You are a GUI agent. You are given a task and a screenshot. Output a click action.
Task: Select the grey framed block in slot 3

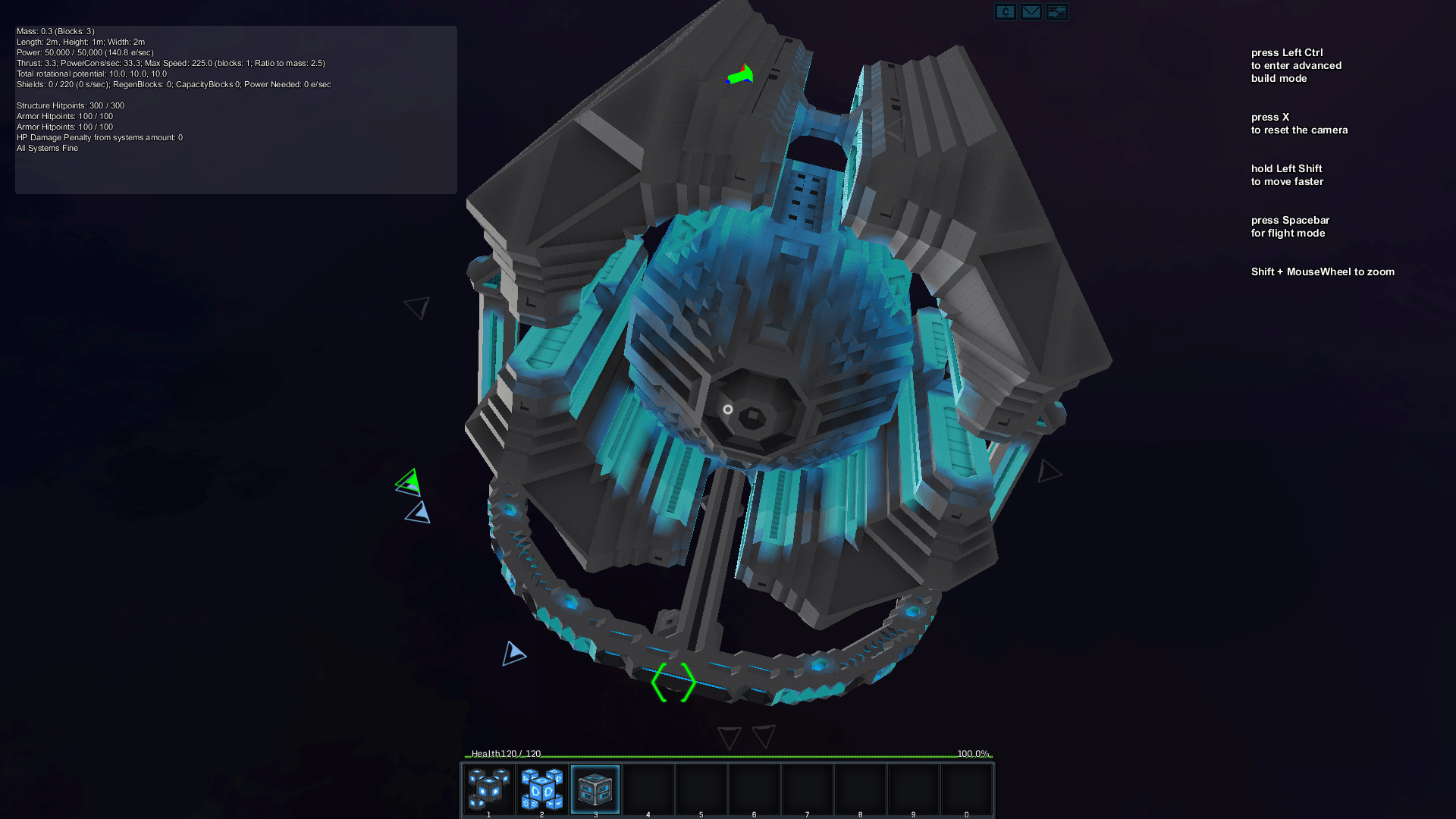(595, 789)
